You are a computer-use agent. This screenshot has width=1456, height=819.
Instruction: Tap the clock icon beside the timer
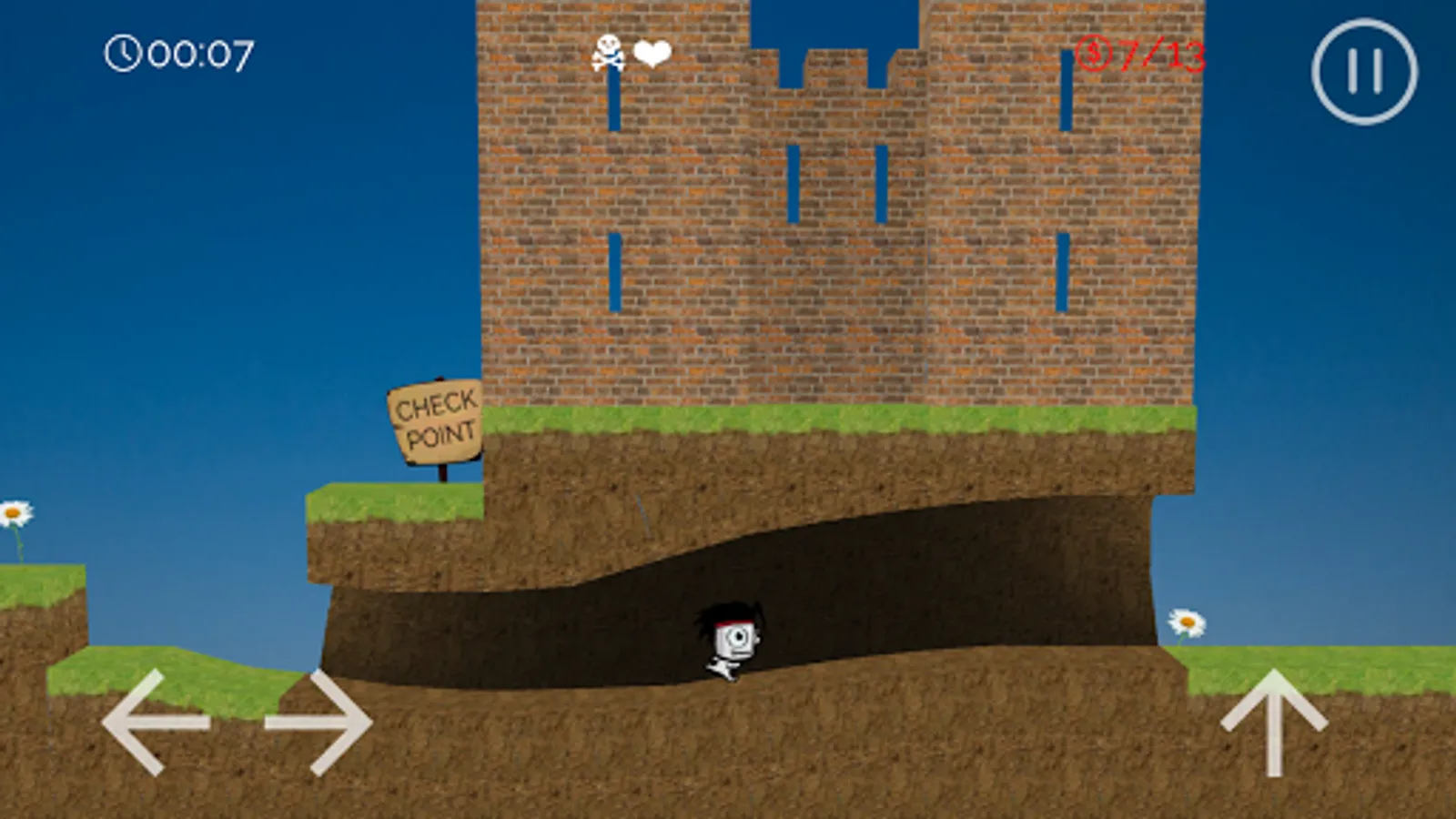point(125,55)
